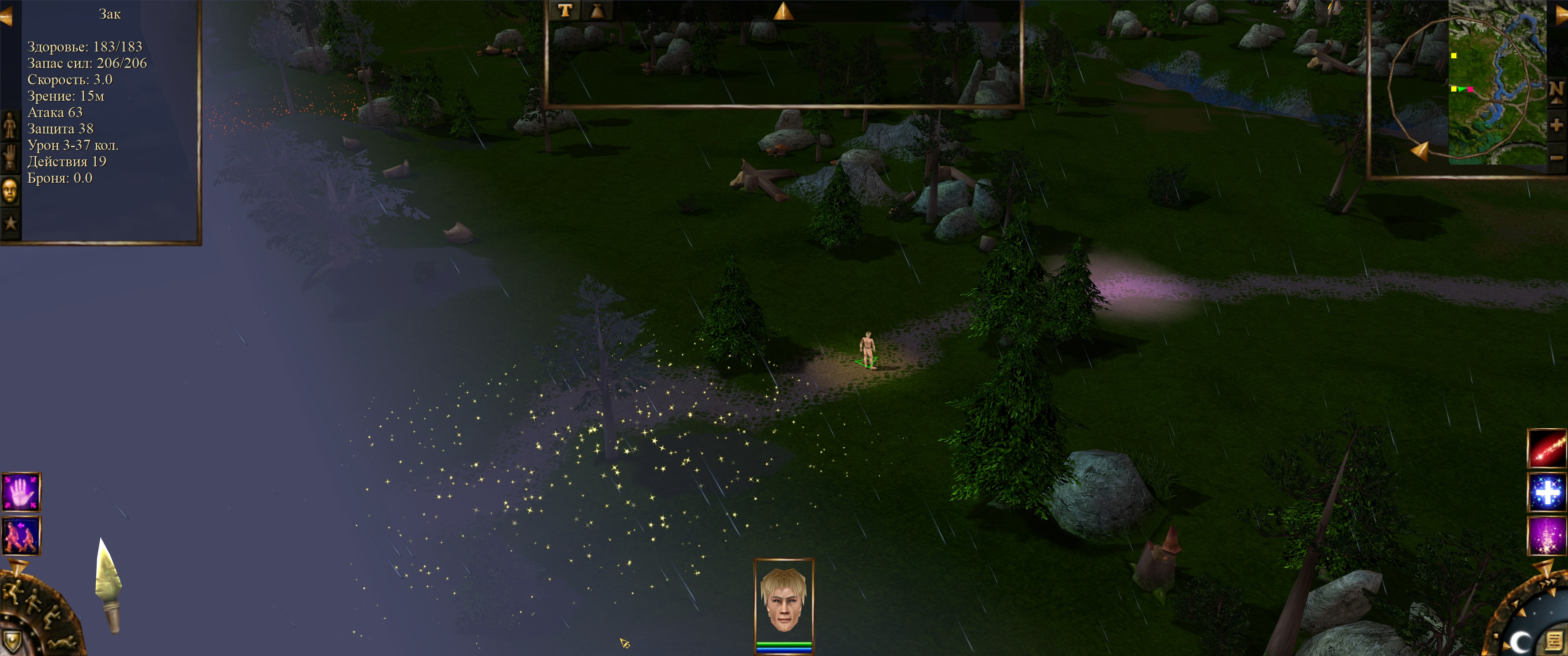Cast the red fire streak spell
Image resolution: width=1568 pixels, height=656 pixels.
1547,449
